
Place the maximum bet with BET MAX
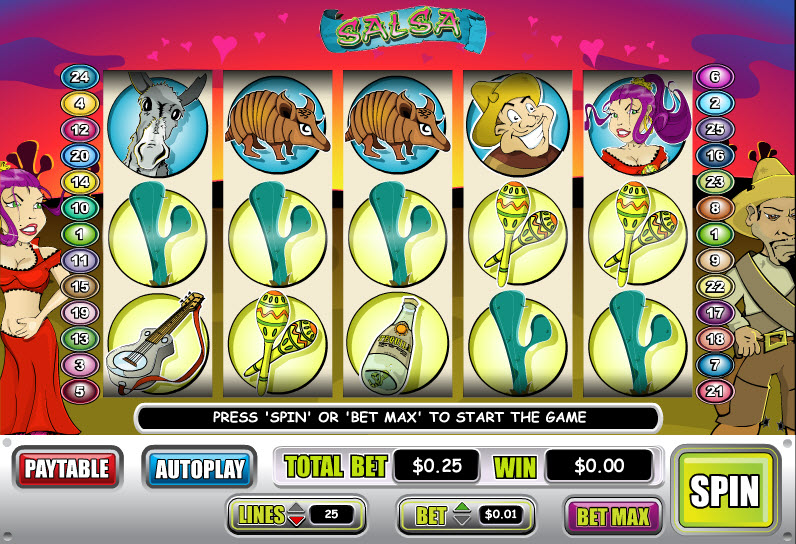tap(613, 516)
